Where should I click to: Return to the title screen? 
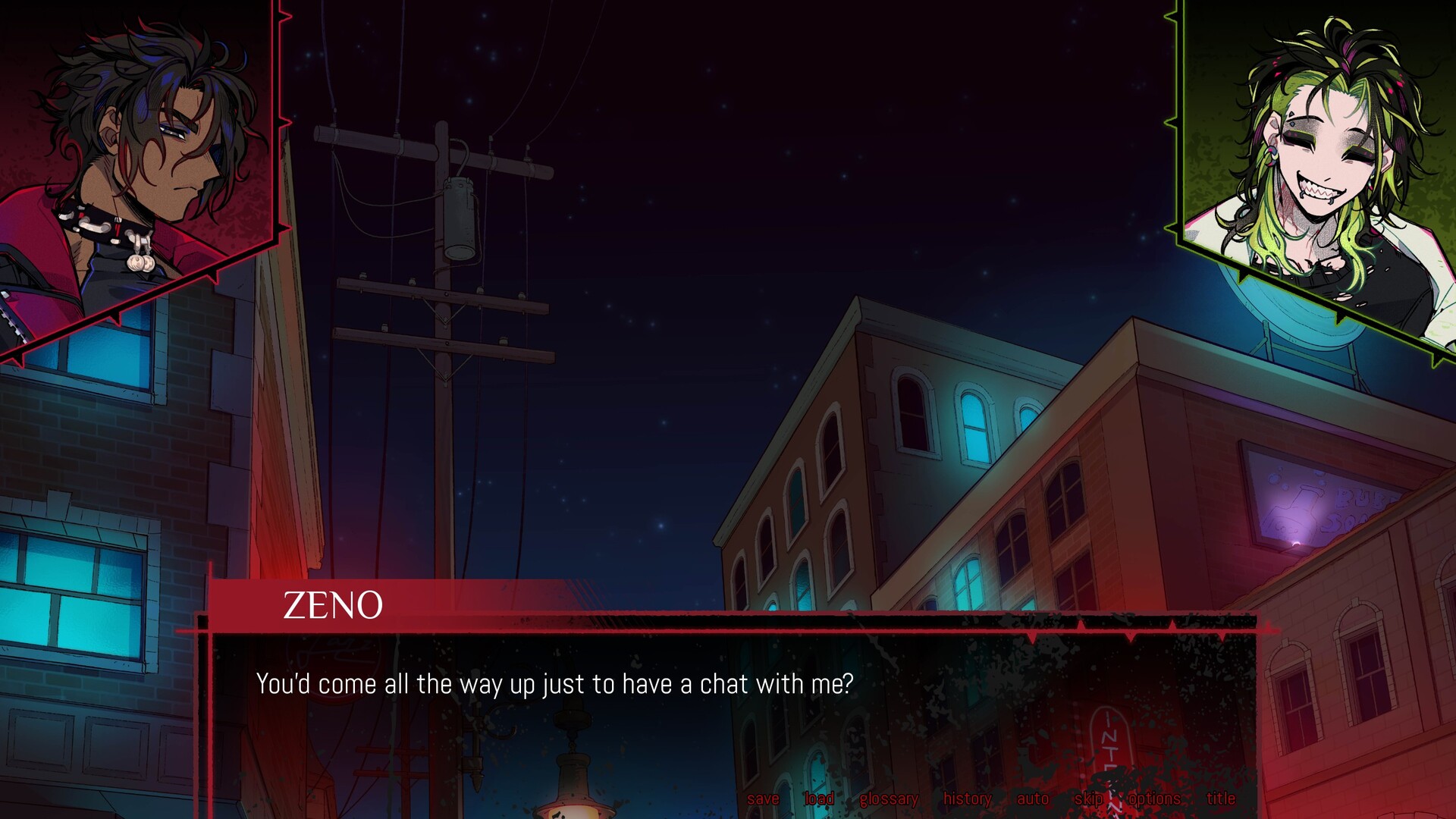pyautogui.click(x=1220, y=799)
